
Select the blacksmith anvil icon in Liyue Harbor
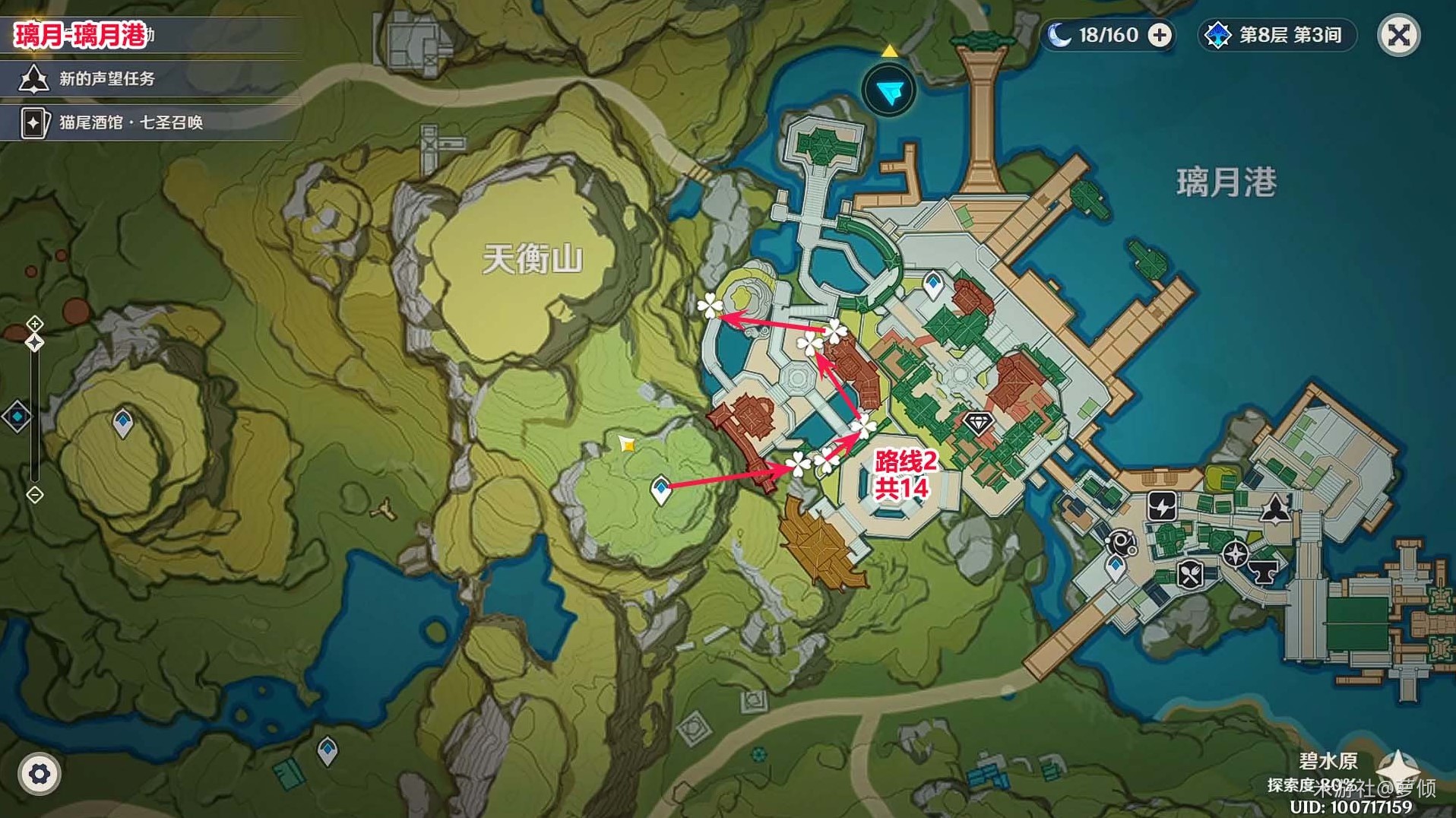1262,572
